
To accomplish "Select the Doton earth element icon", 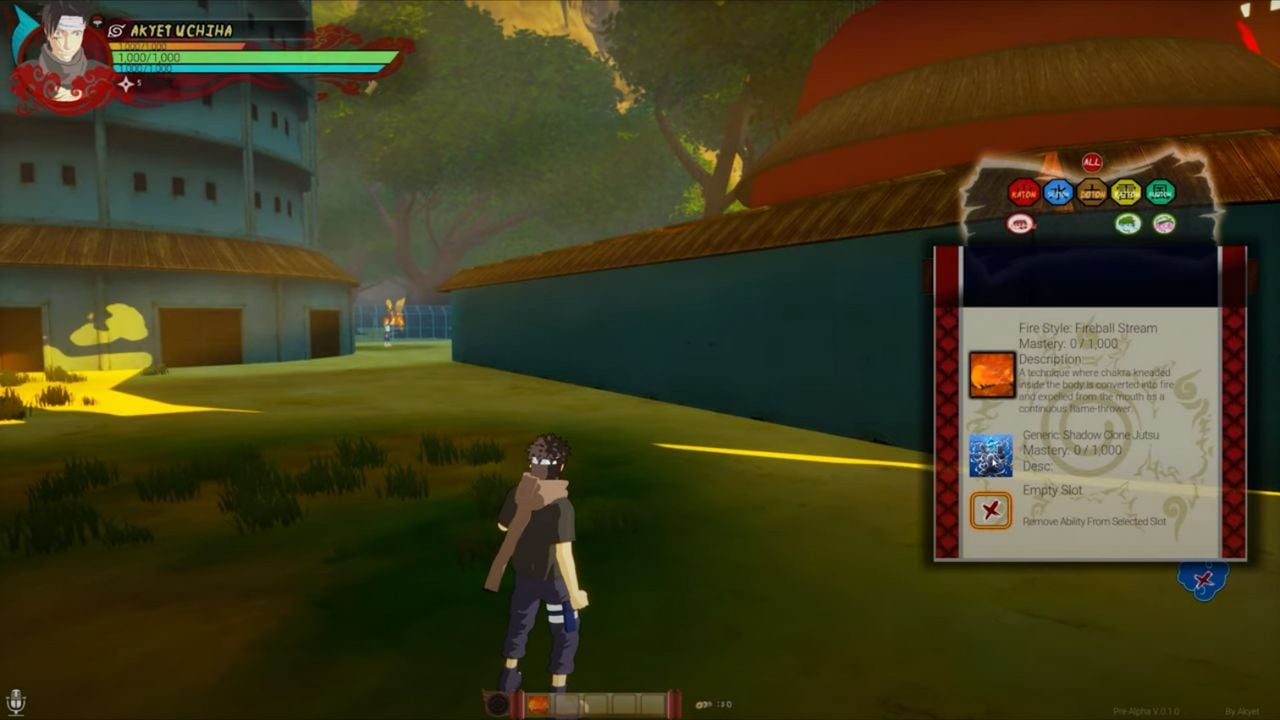I will (1091, 191).
